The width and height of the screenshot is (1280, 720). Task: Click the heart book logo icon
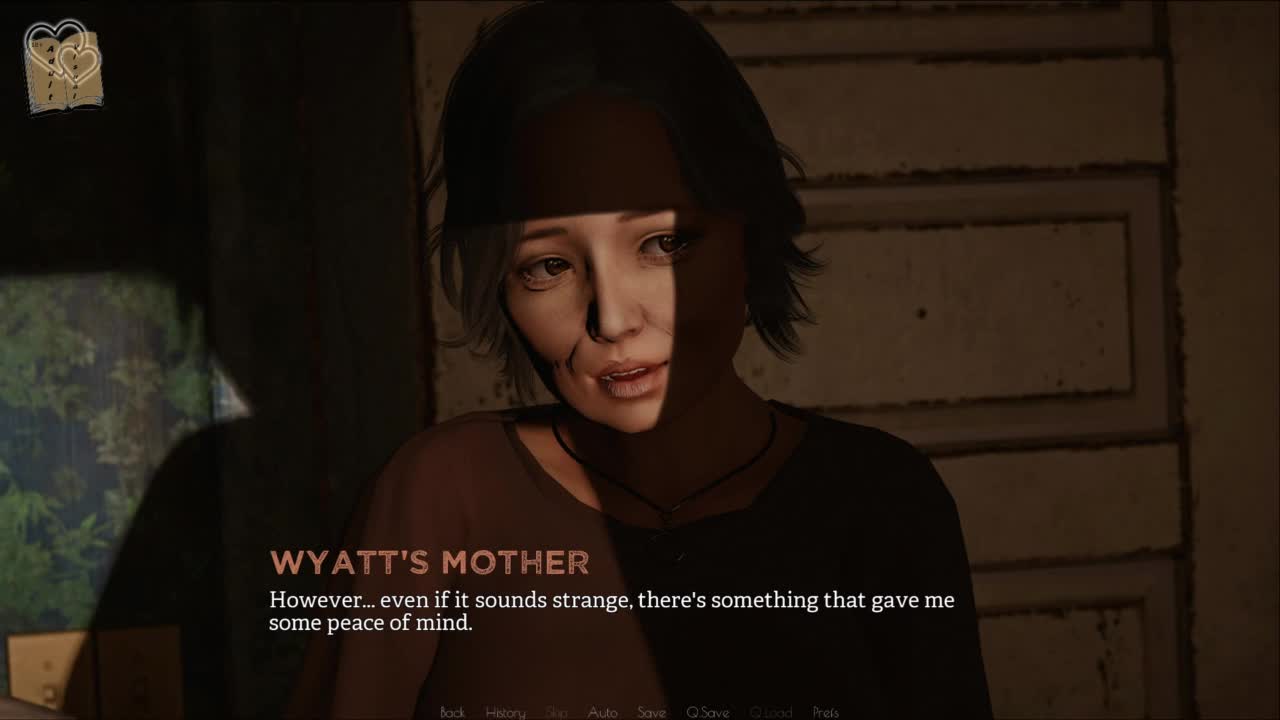[x=63, y=67]
